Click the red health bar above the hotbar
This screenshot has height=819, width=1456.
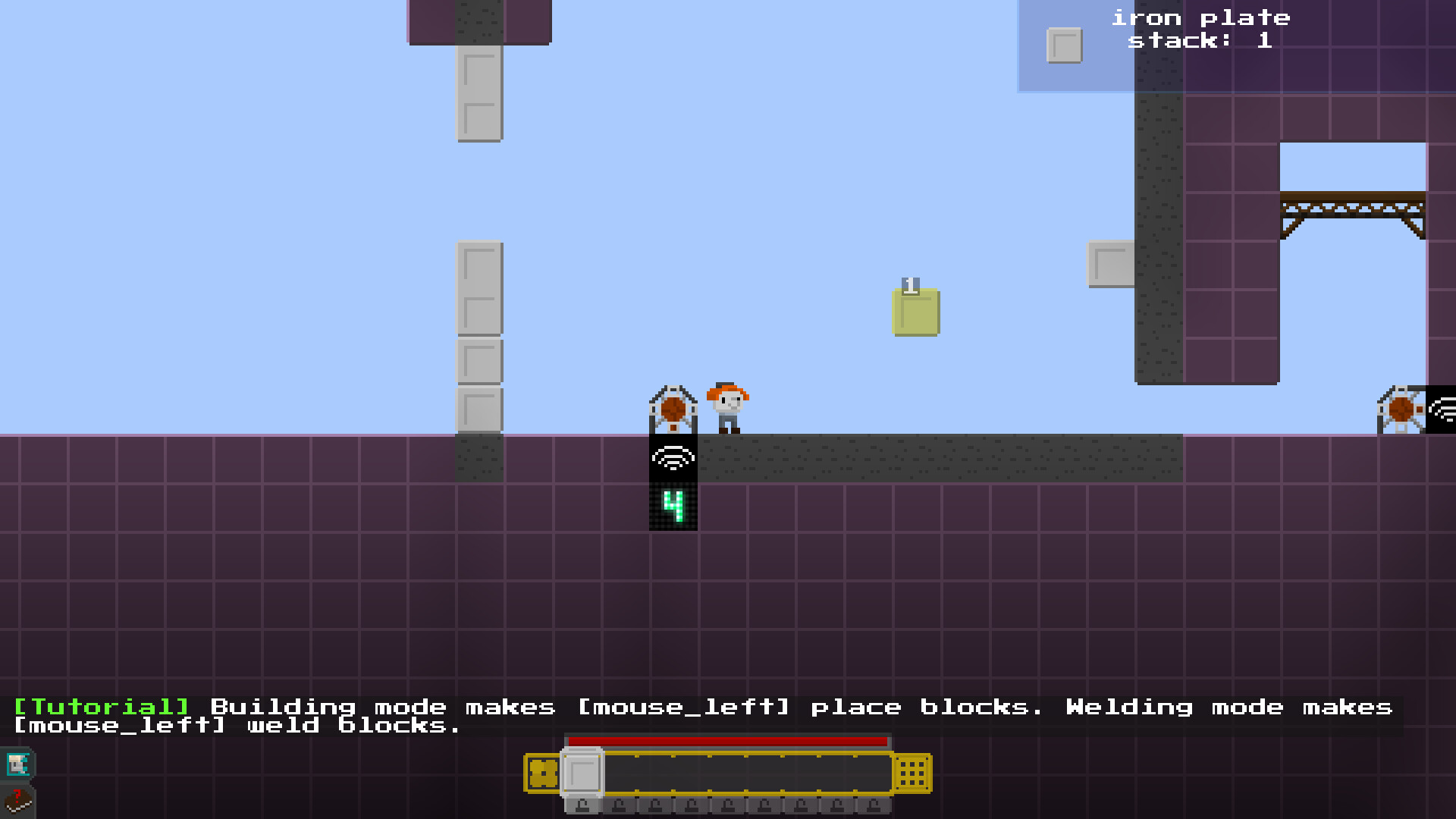(x=728, y=741)
